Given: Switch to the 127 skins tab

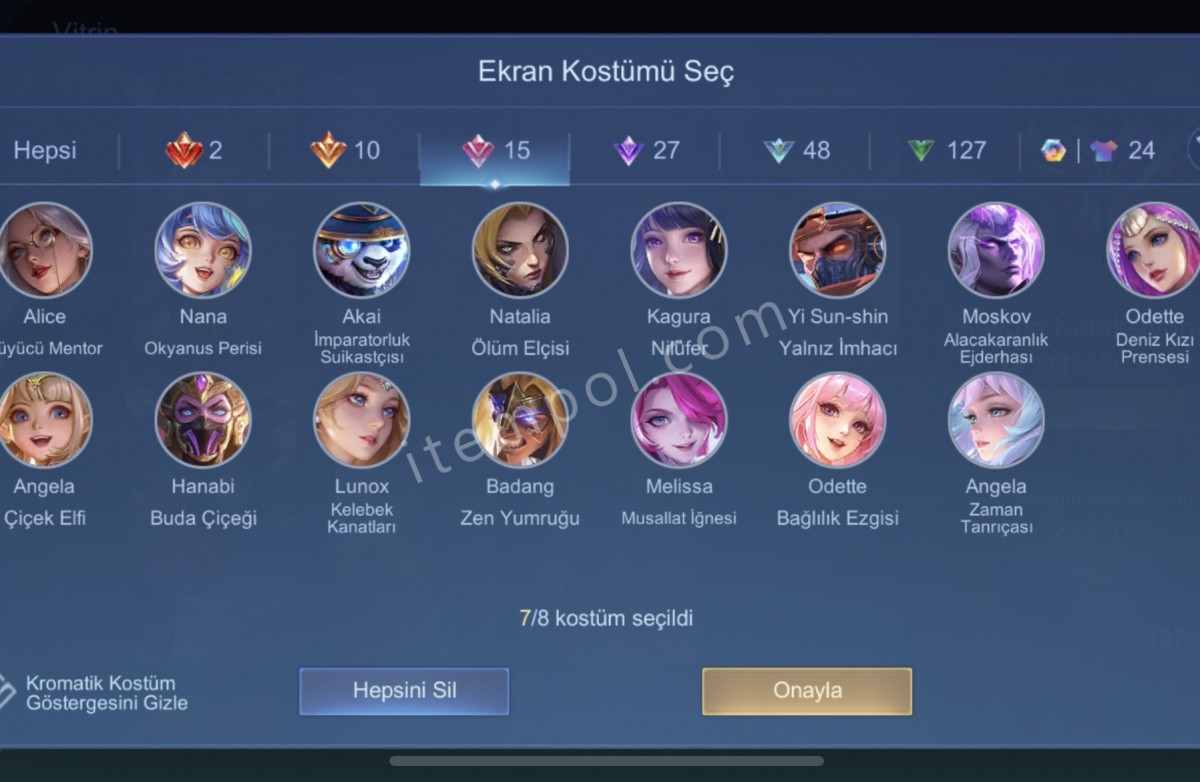Looking at the screenshot, I should tap(946, 151).
